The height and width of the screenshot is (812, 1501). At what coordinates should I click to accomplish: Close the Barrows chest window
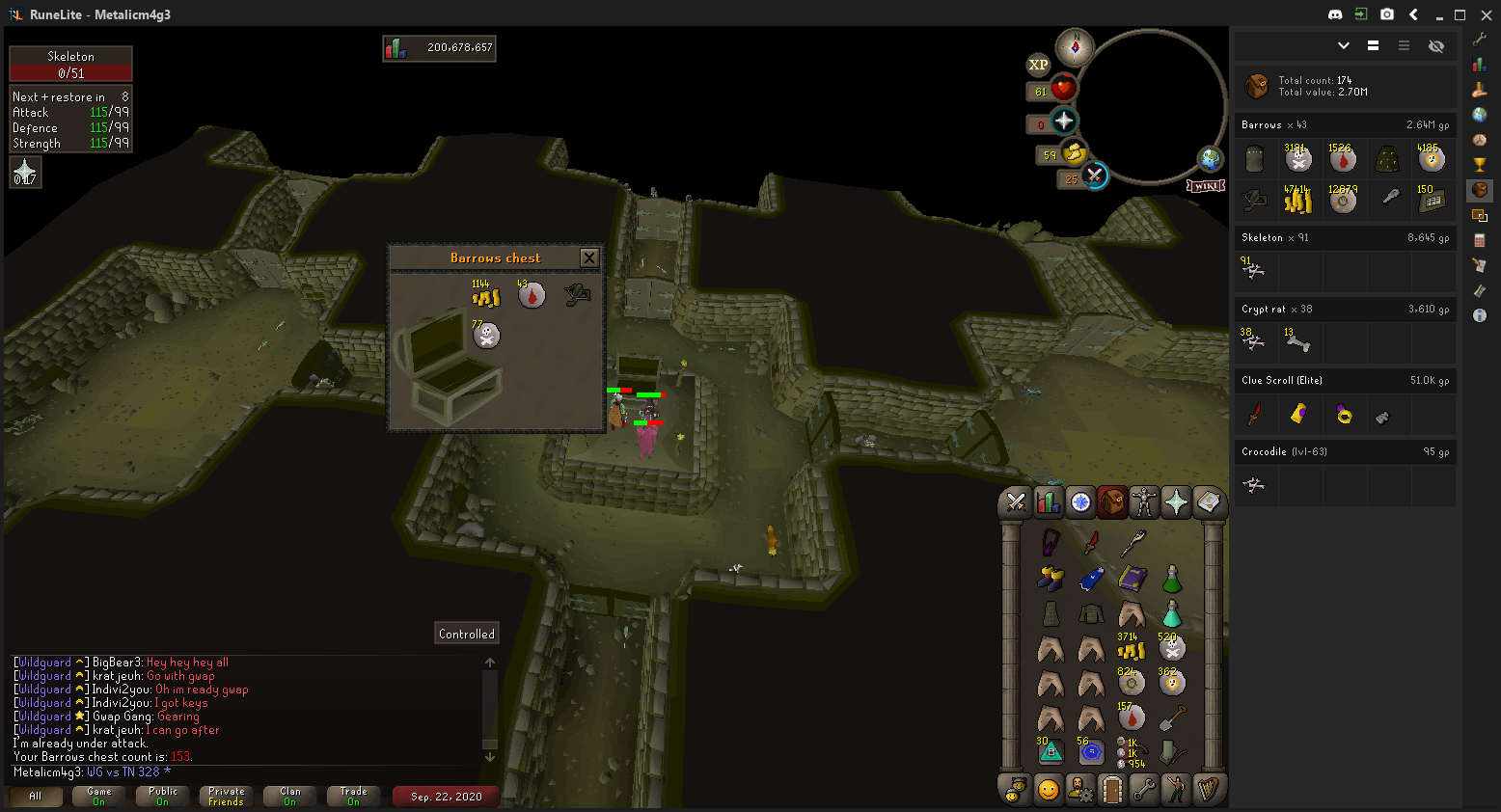[588, 257]
